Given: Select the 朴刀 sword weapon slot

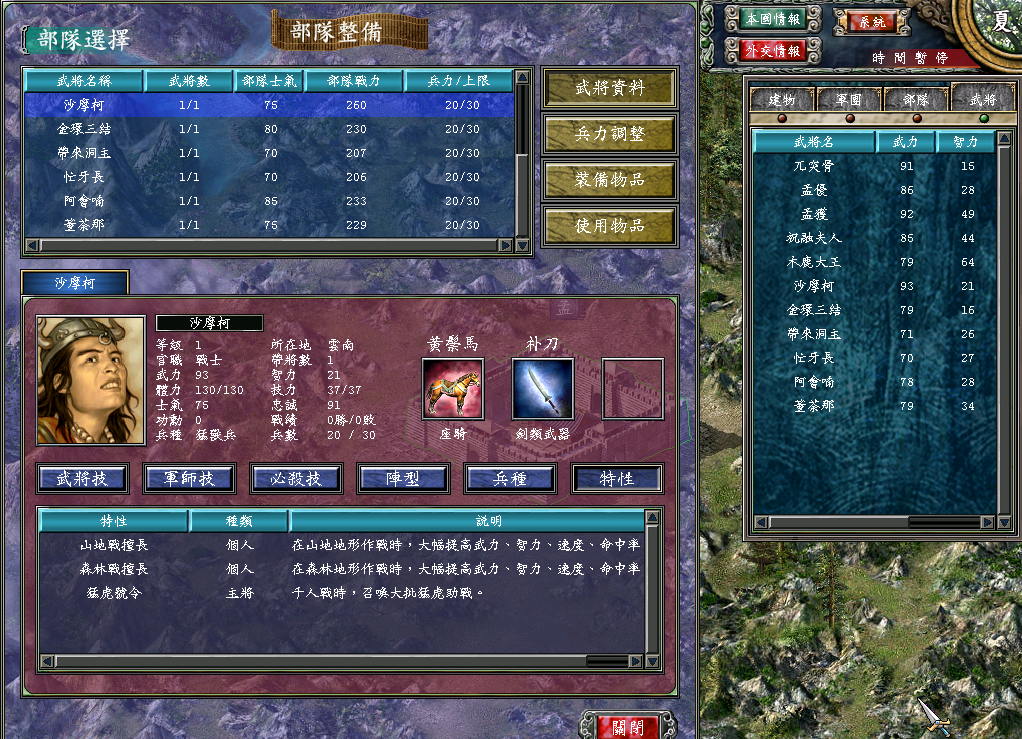Looking at the screenshot, I should pyautogui.click(x=542, y=389).
